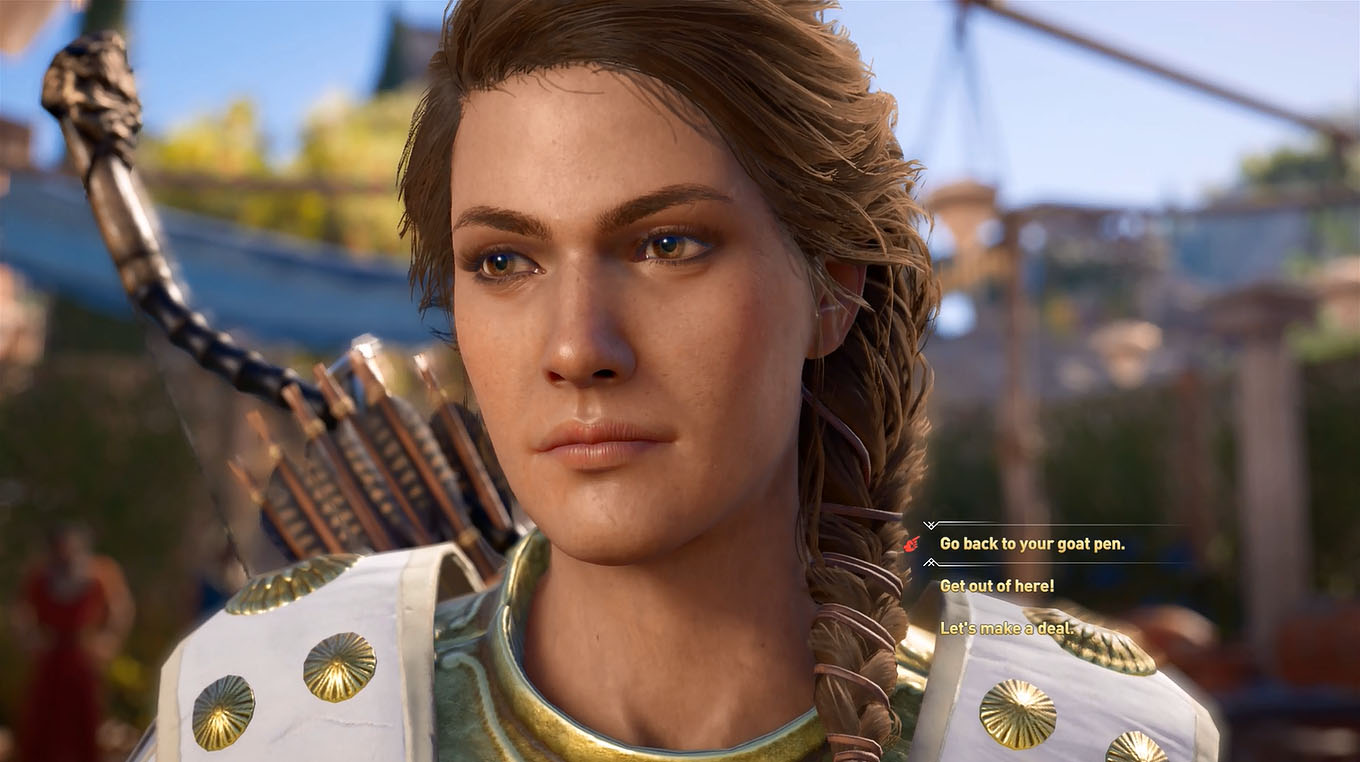
Task: Click the double-chevron divider below first option
Action: tap(930, 563)
